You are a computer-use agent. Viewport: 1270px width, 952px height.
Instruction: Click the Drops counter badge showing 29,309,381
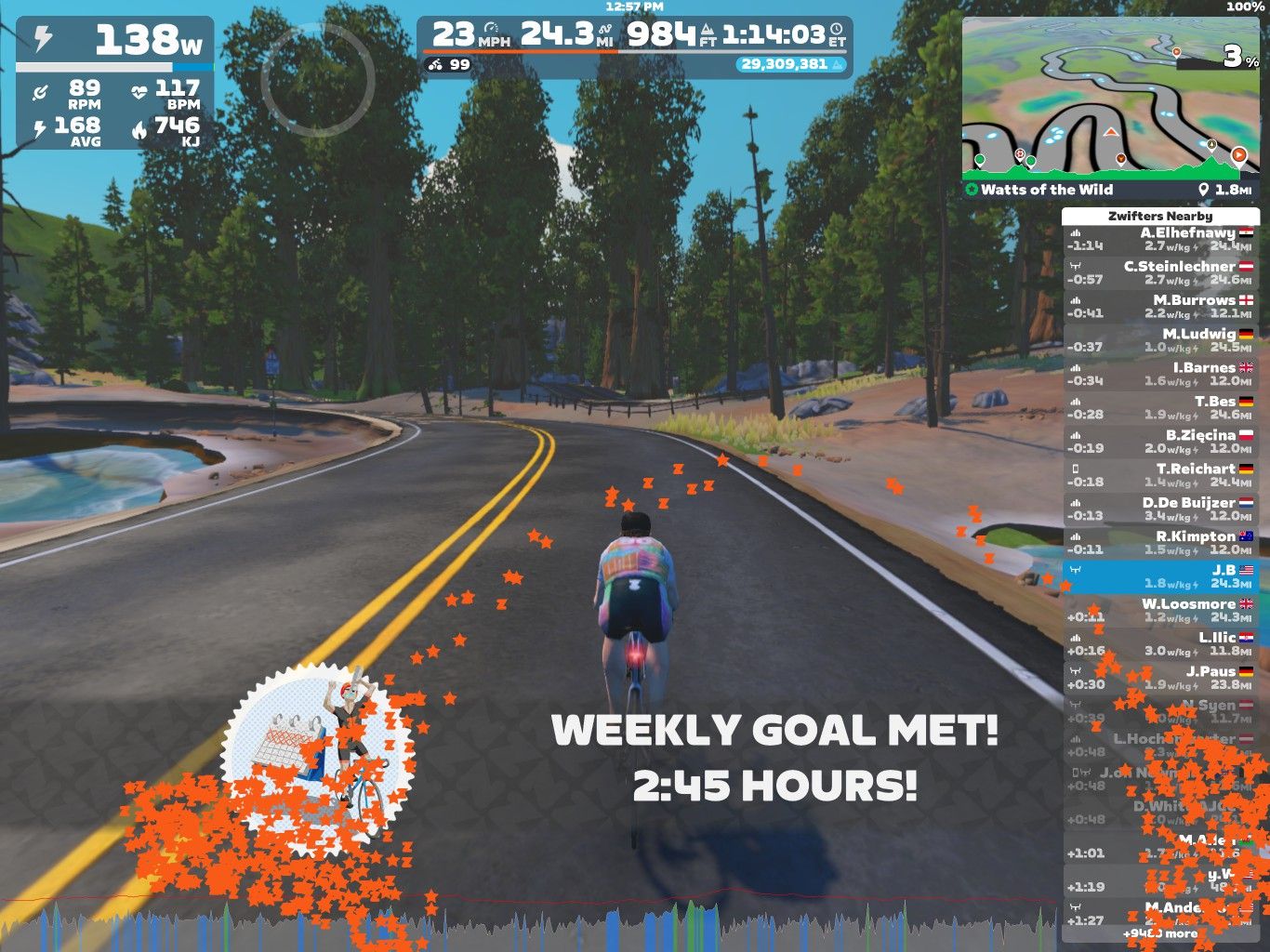click(790, 66)
